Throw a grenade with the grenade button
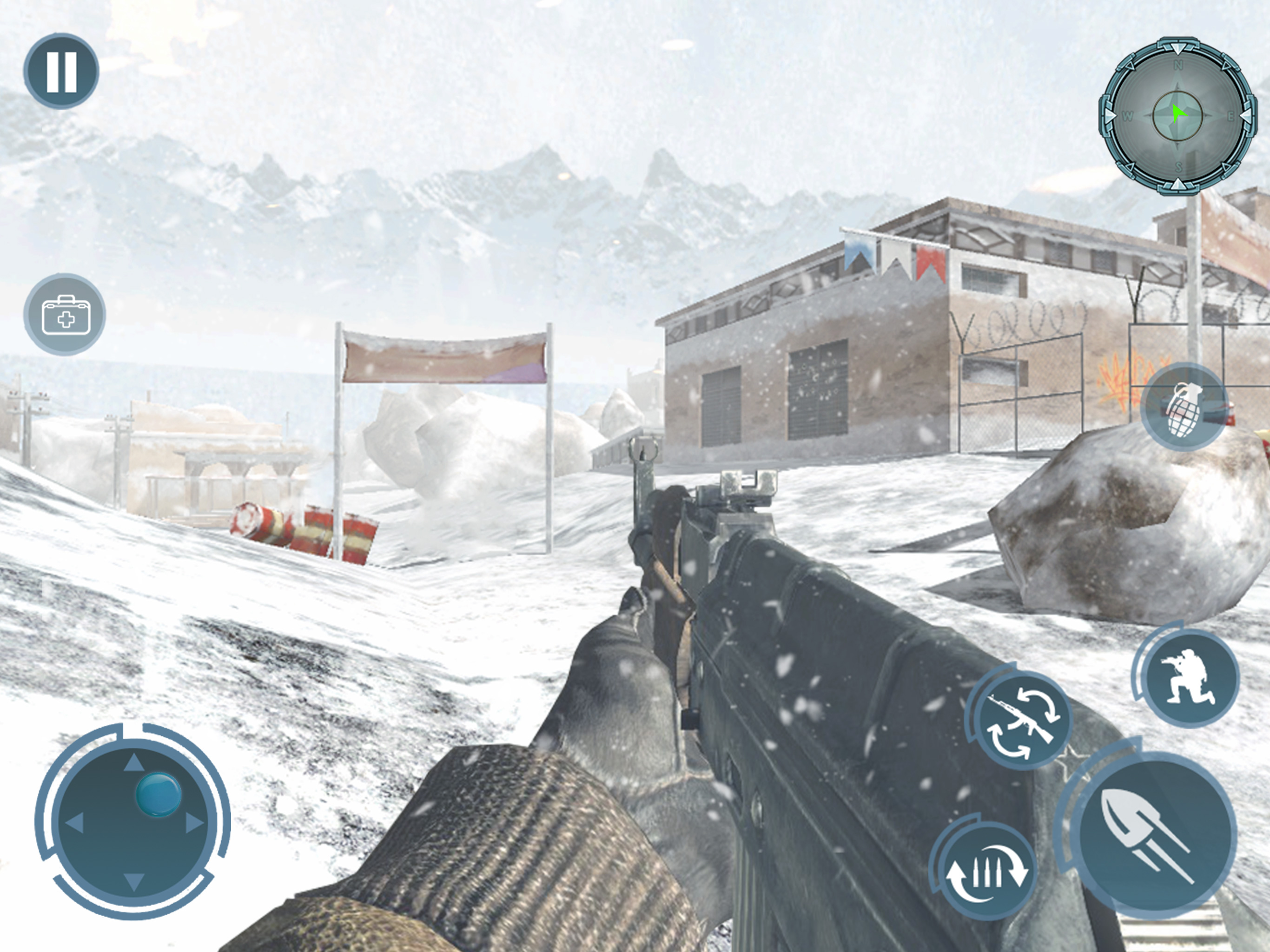 tap(1184, 408)
